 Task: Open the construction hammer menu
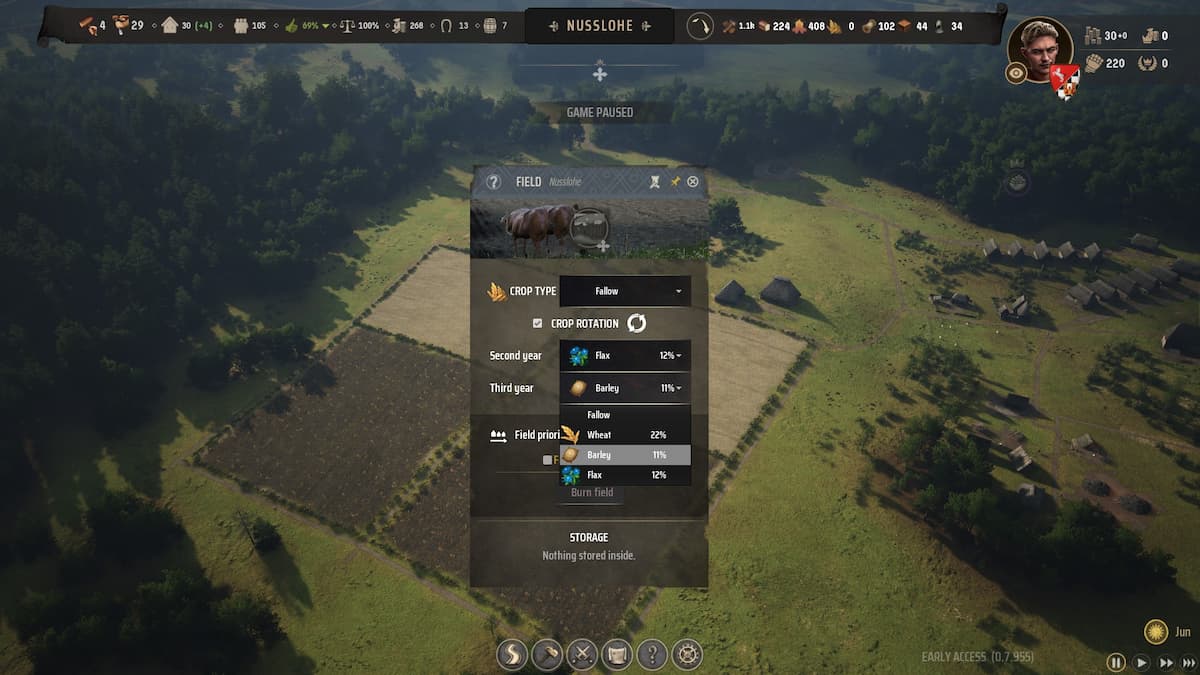coord(548,655)
